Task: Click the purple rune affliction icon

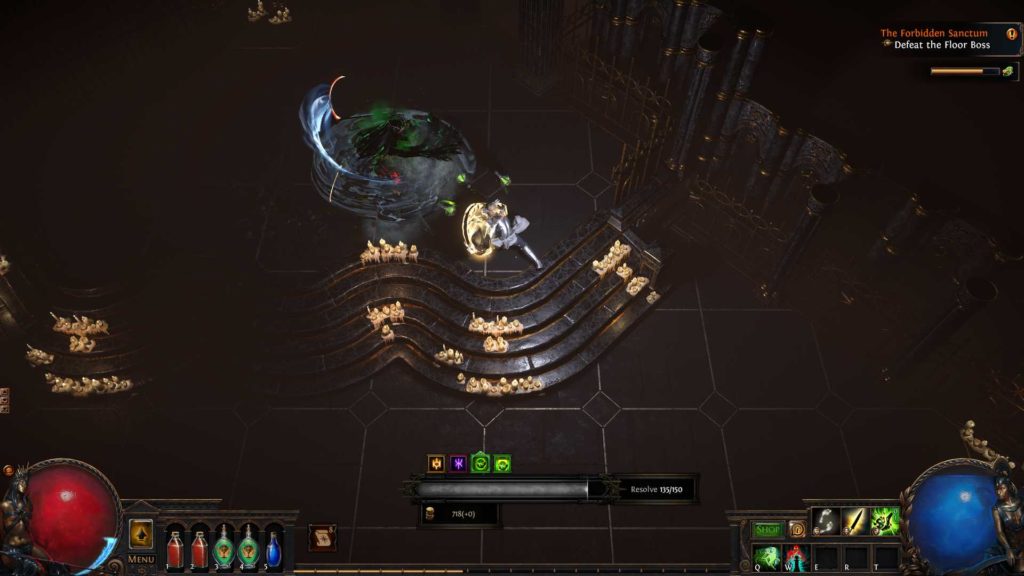Action: tap(458, 463)
